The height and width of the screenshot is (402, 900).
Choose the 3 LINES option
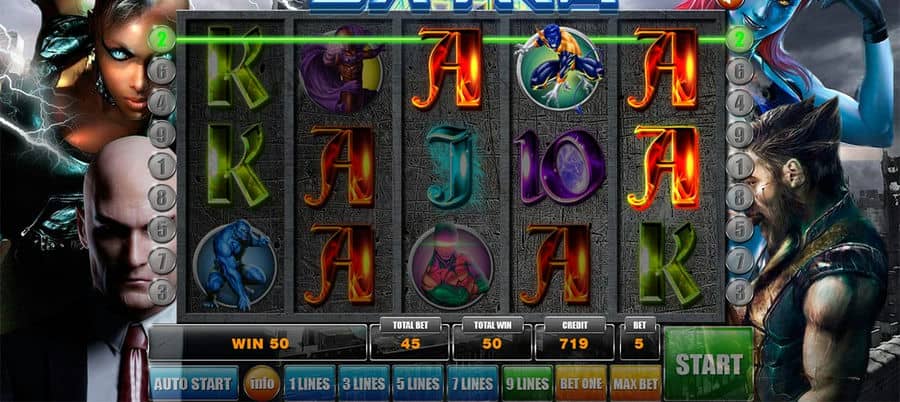tap(363, 383)
